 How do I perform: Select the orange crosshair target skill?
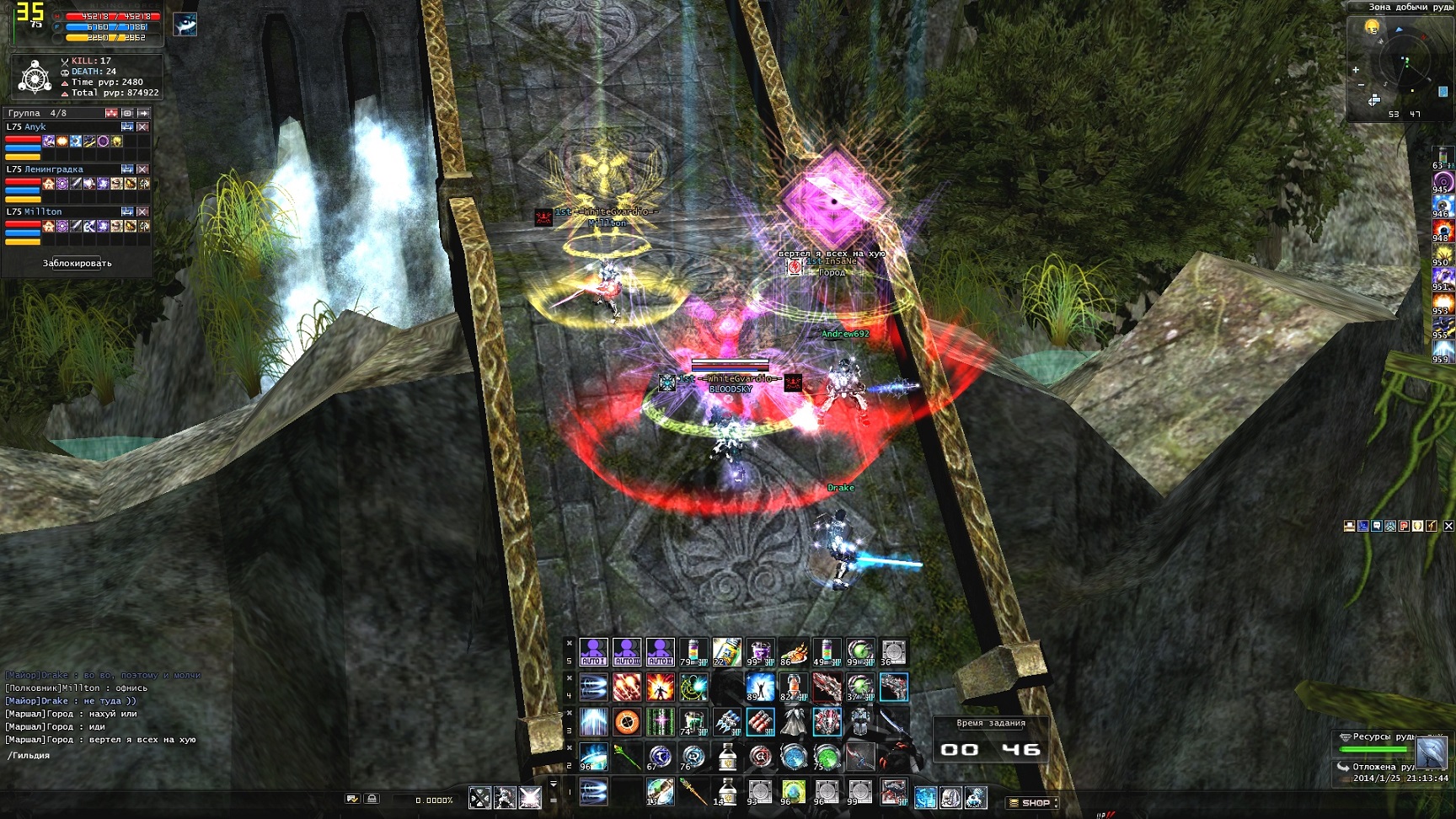627,722
